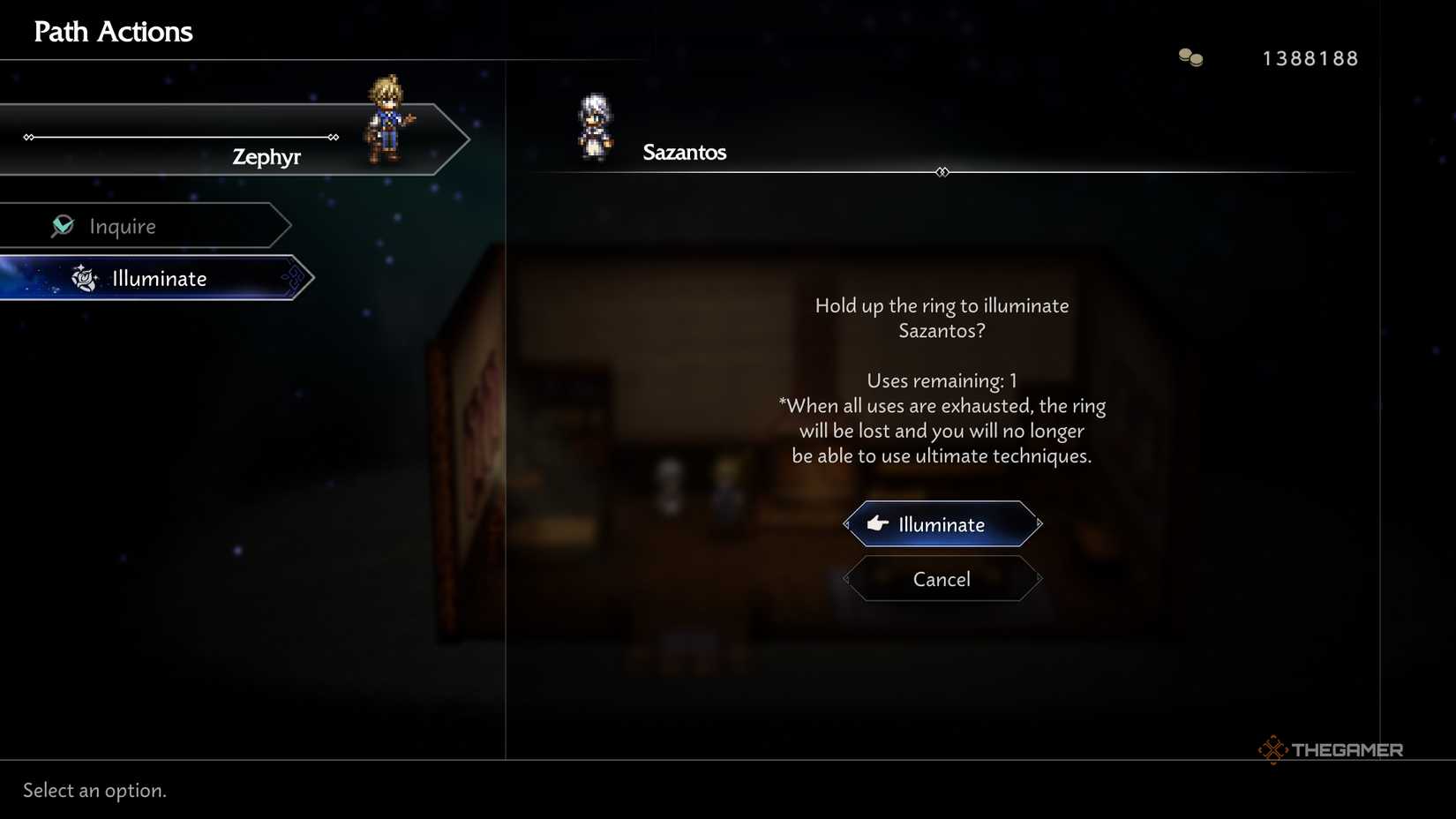The width and height of the screenshot is (1456, 819).
Task: Switch to the Illuminate path action
Action: (x=159, y=278)
